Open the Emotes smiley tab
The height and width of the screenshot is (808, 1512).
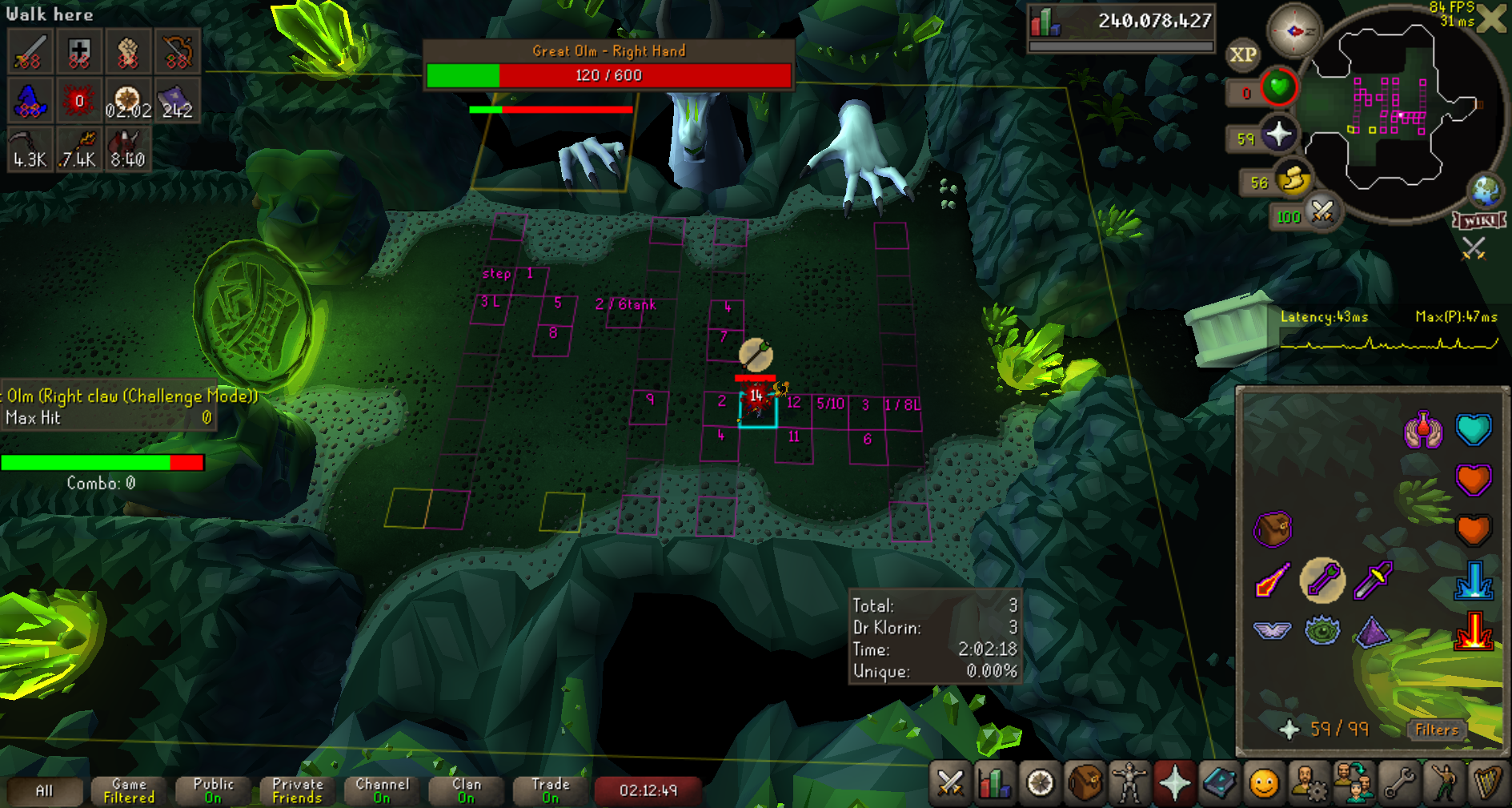pos(1264,782)
